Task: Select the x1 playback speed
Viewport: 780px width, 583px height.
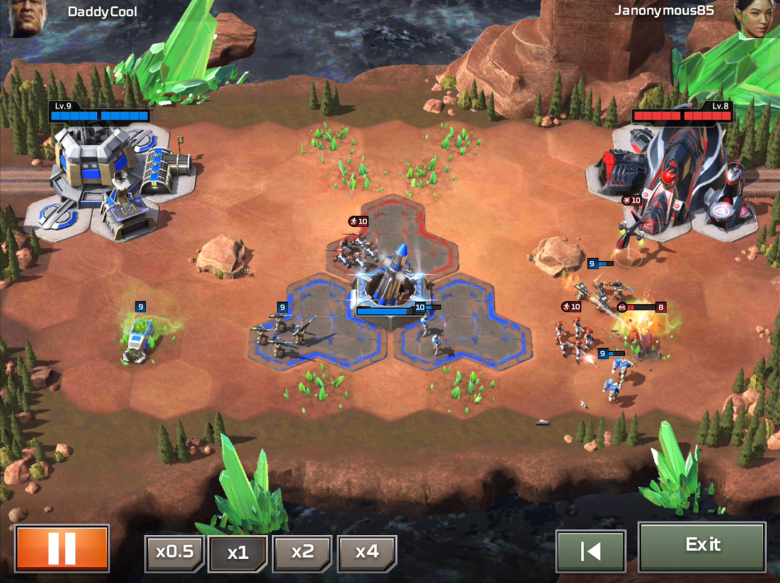Action: [x=237, y=553]
